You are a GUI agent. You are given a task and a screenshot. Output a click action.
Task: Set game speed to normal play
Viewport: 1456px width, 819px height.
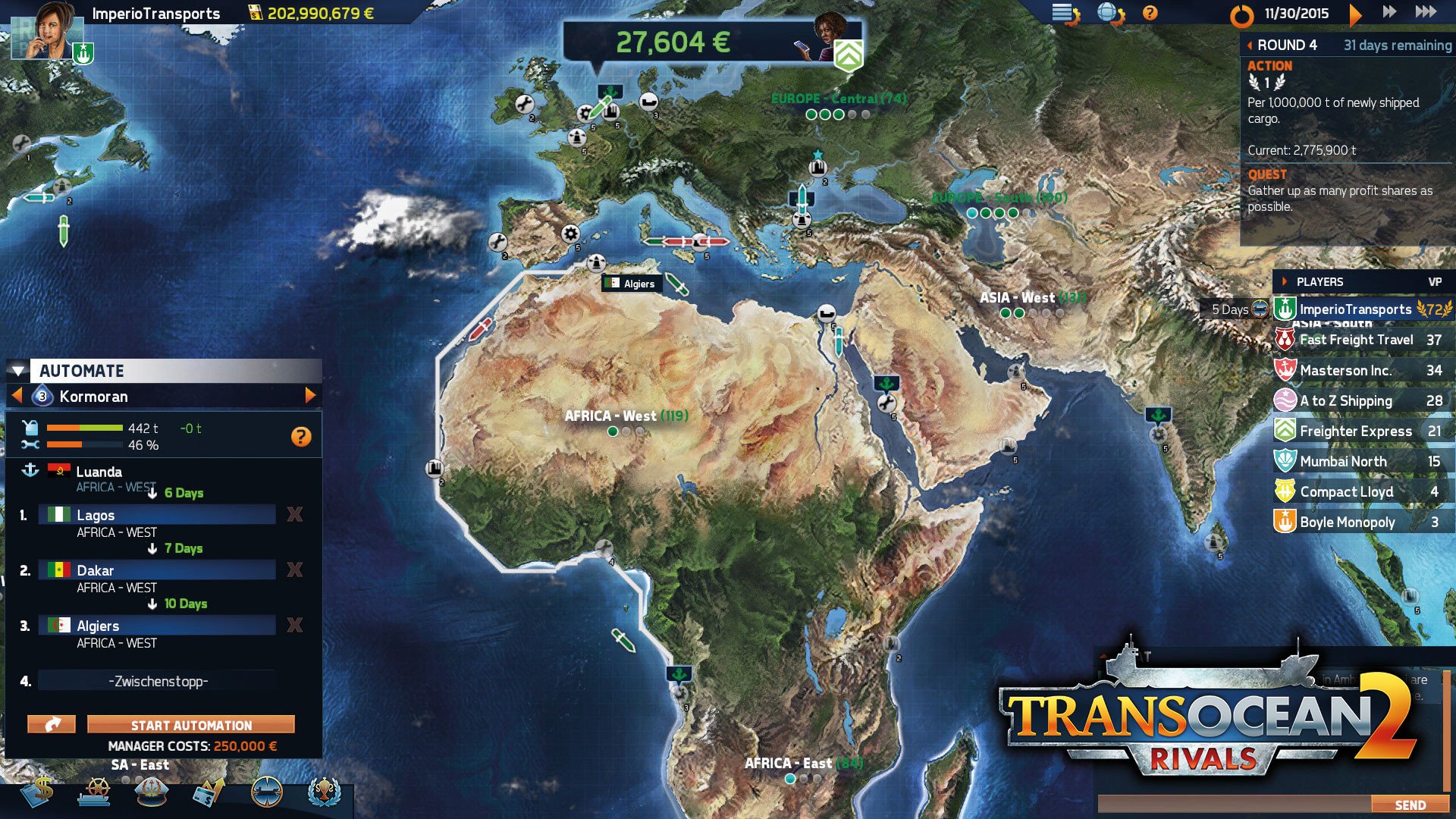click(1356, 14)
